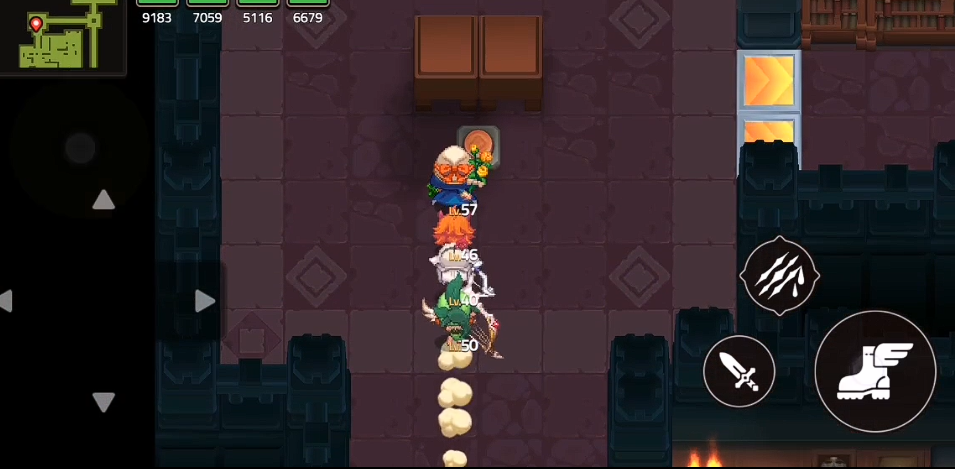Tap the right arrow on the d-pad

coord(204,300)
